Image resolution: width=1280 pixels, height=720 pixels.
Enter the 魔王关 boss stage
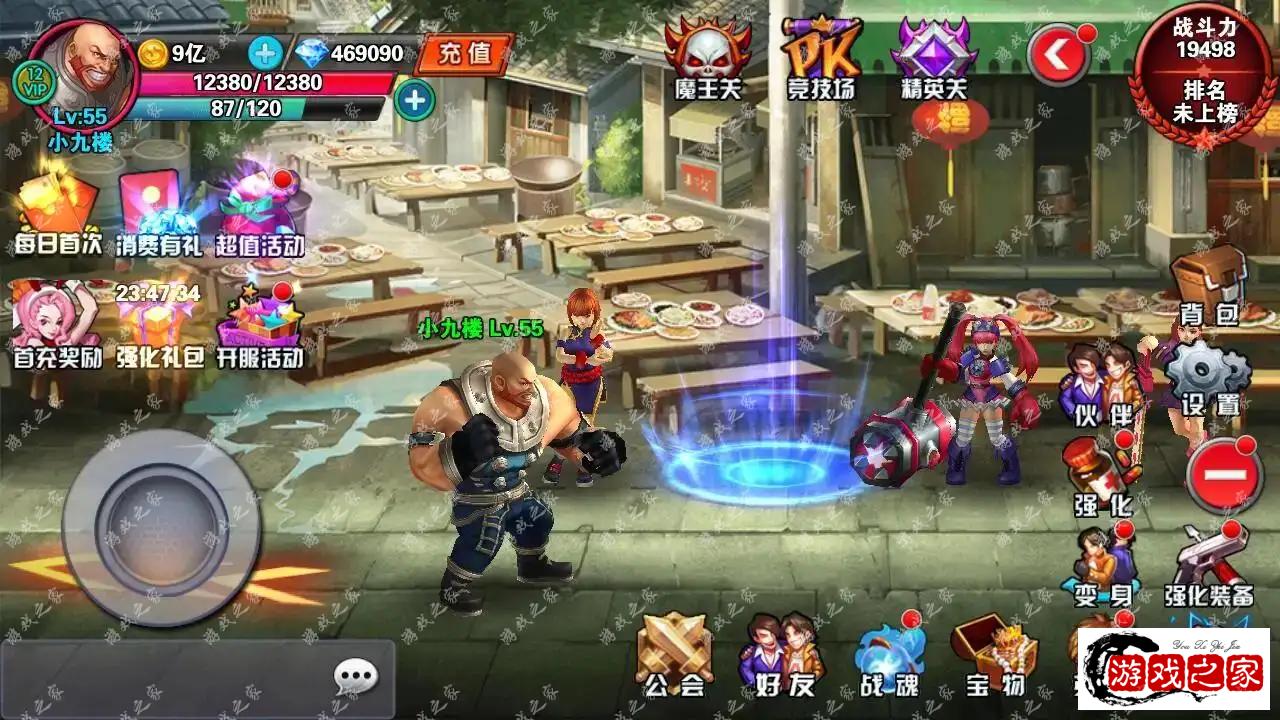(707, 58)
